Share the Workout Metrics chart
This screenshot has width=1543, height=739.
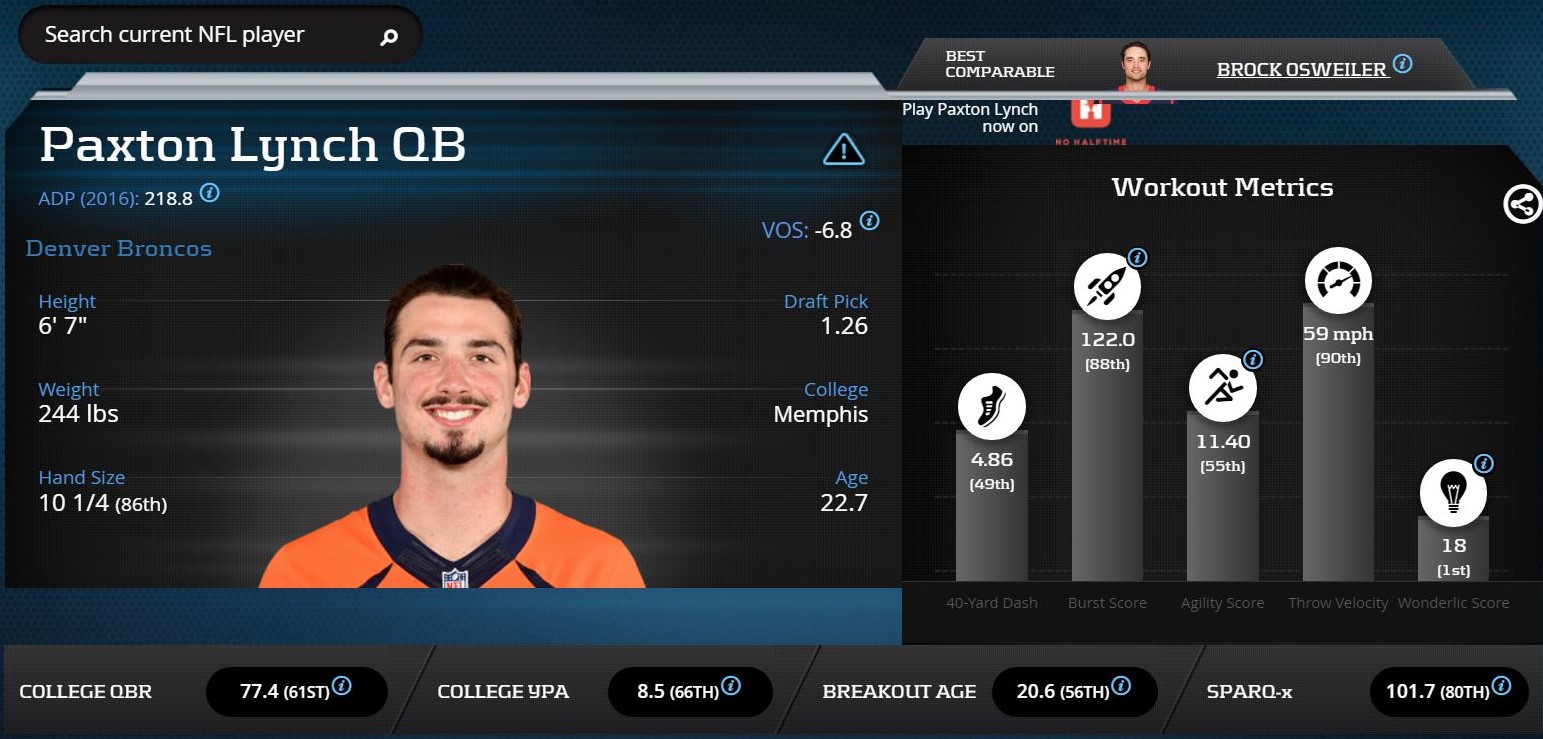[1521, 205]
